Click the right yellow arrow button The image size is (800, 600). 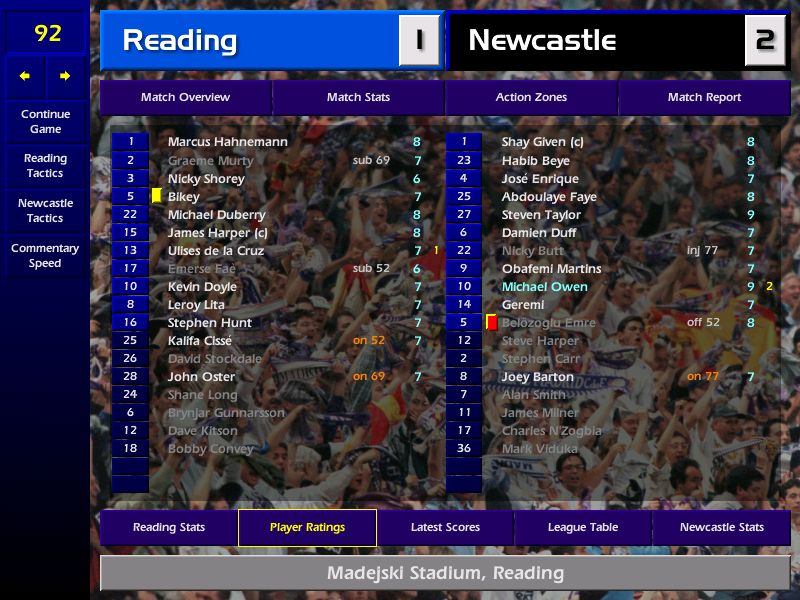click(x=66, y=76)
